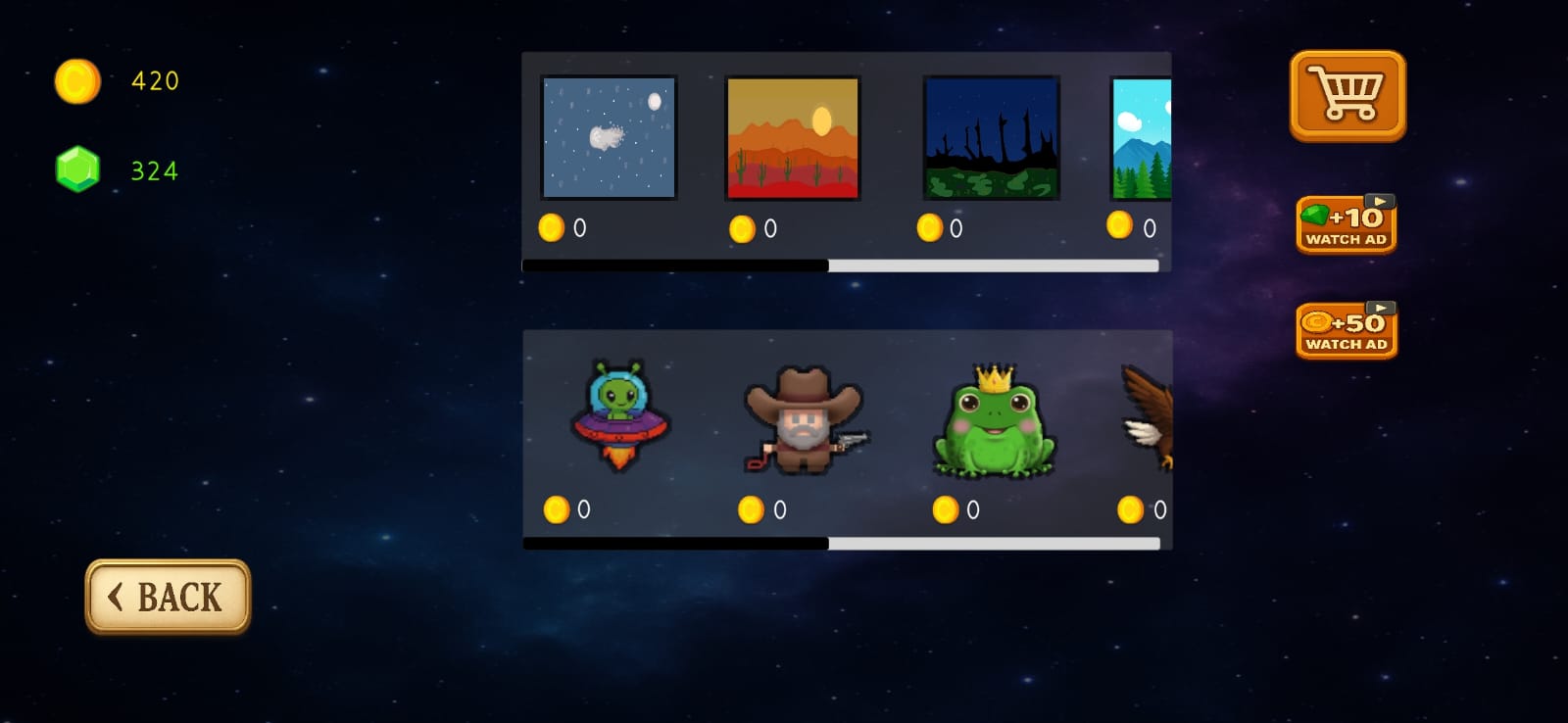Image resolution: width=1568 pixels, height=723 pixels.
Task: Select the cowboy character skin
Action: [x=804, y=419]
